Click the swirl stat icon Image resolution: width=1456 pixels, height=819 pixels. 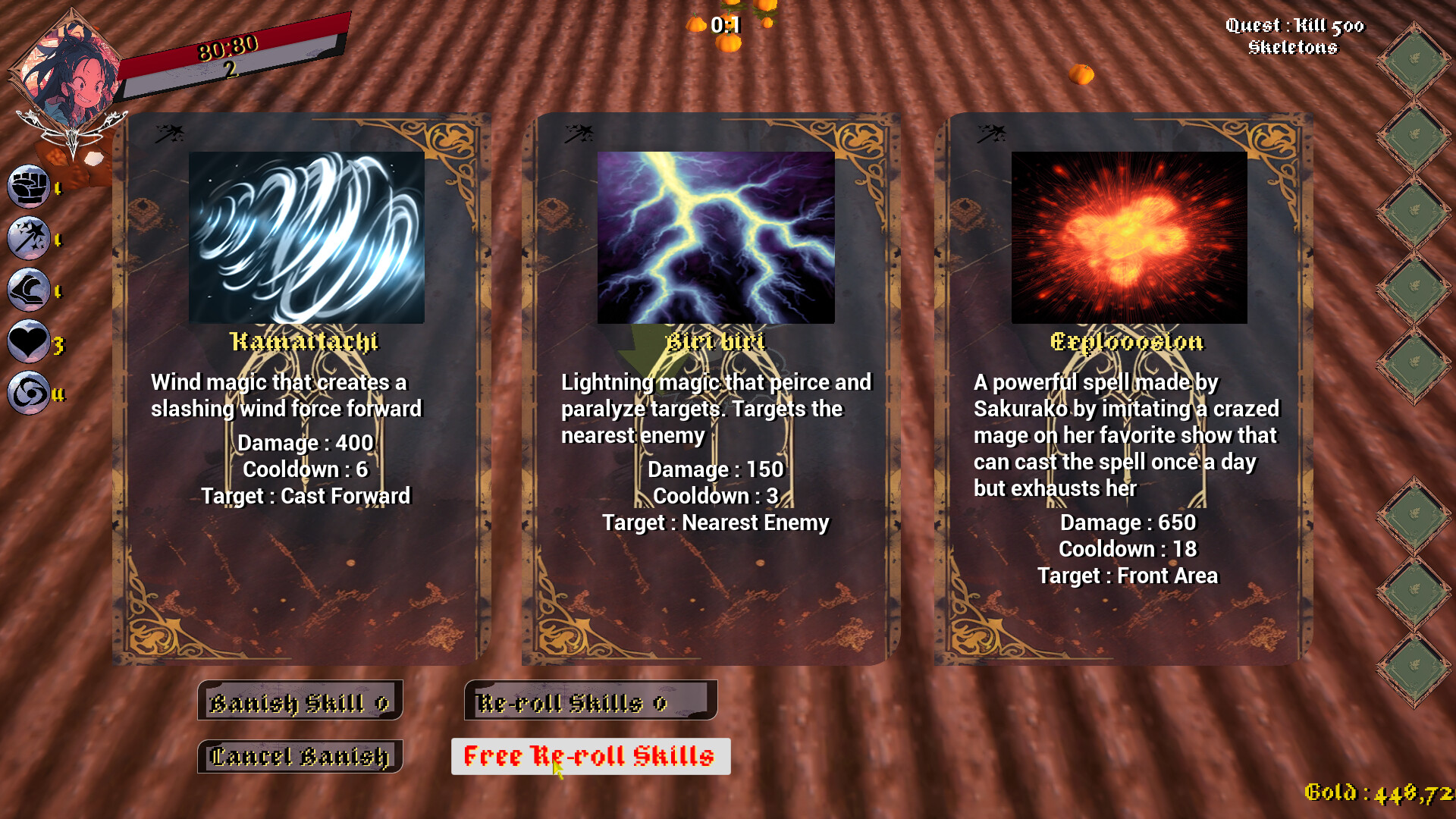[29, 394]
